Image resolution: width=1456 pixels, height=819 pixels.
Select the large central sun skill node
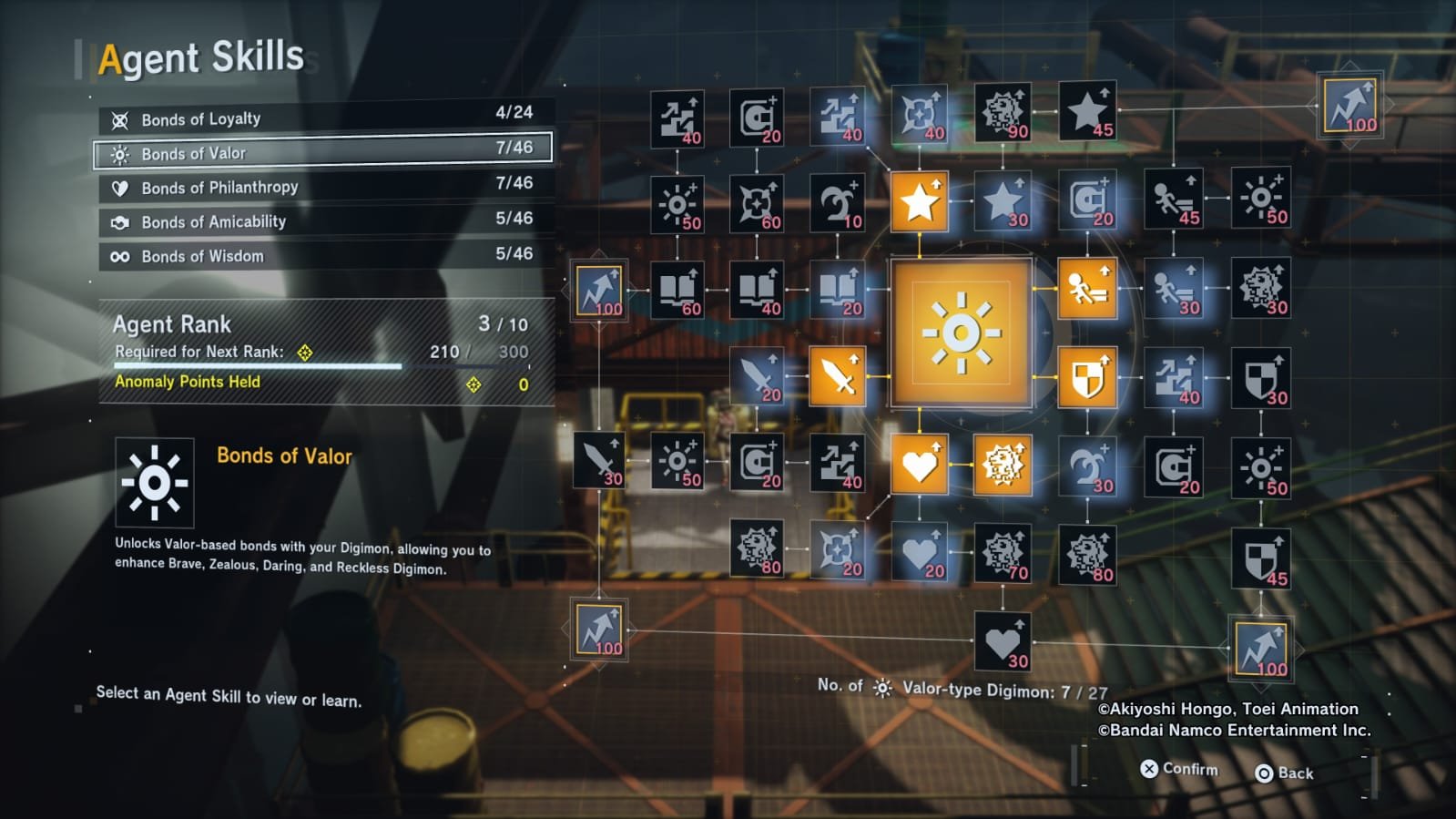[961, 333]
